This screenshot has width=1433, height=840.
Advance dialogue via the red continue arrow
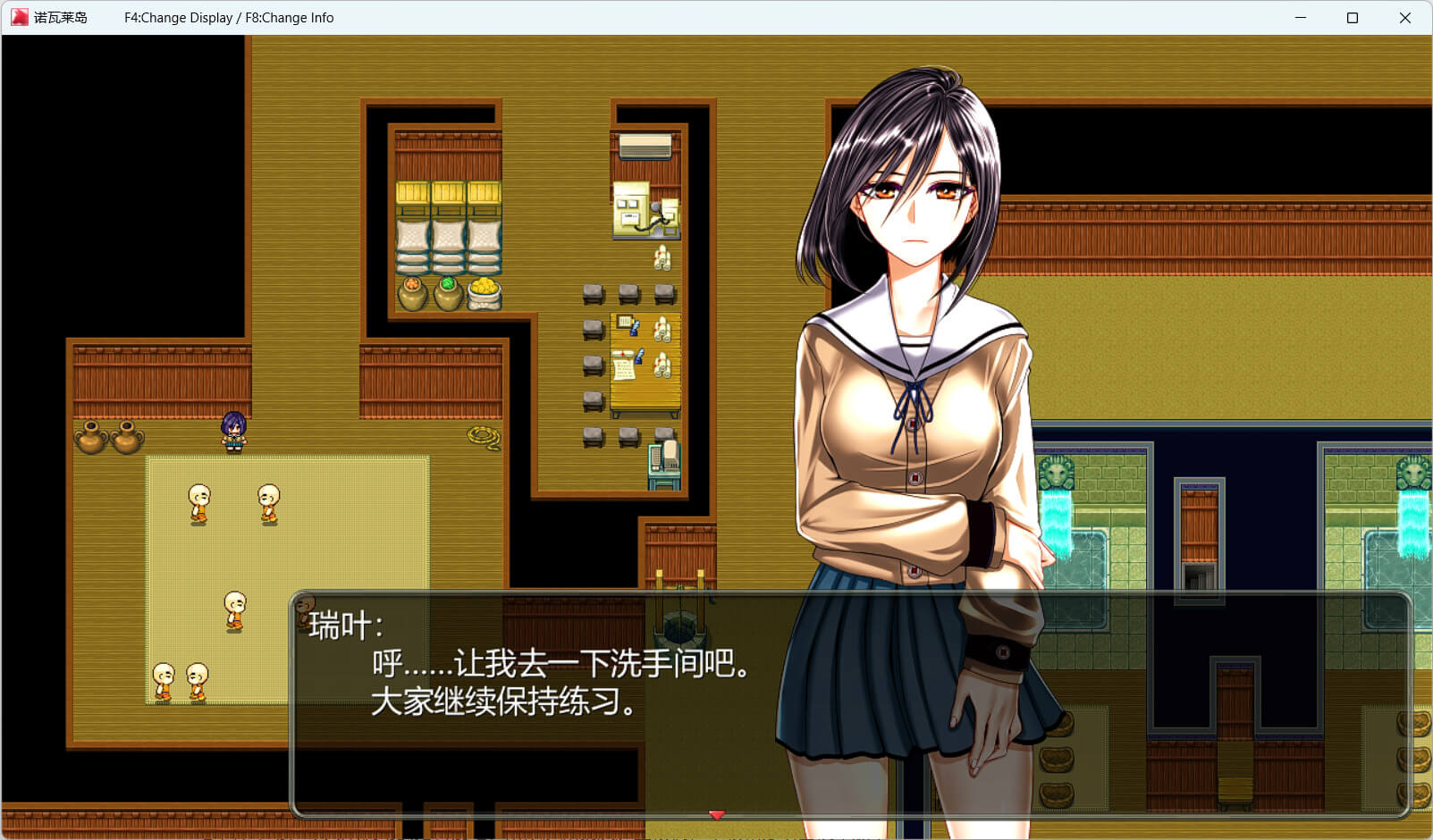(717, 815)
